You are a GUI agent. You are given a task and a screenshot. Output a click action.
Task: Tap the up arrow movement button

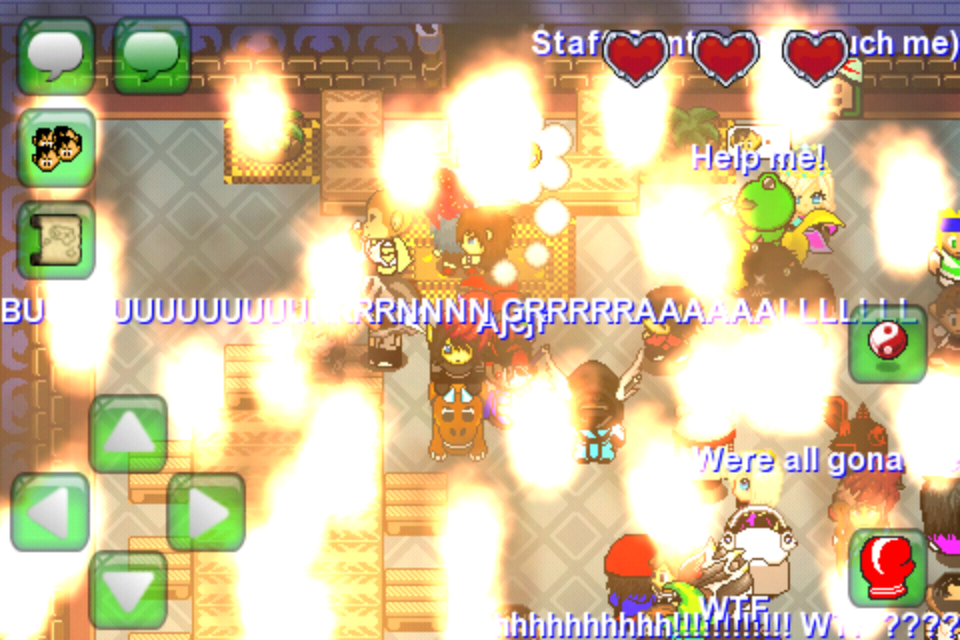(x=128, y=434)
